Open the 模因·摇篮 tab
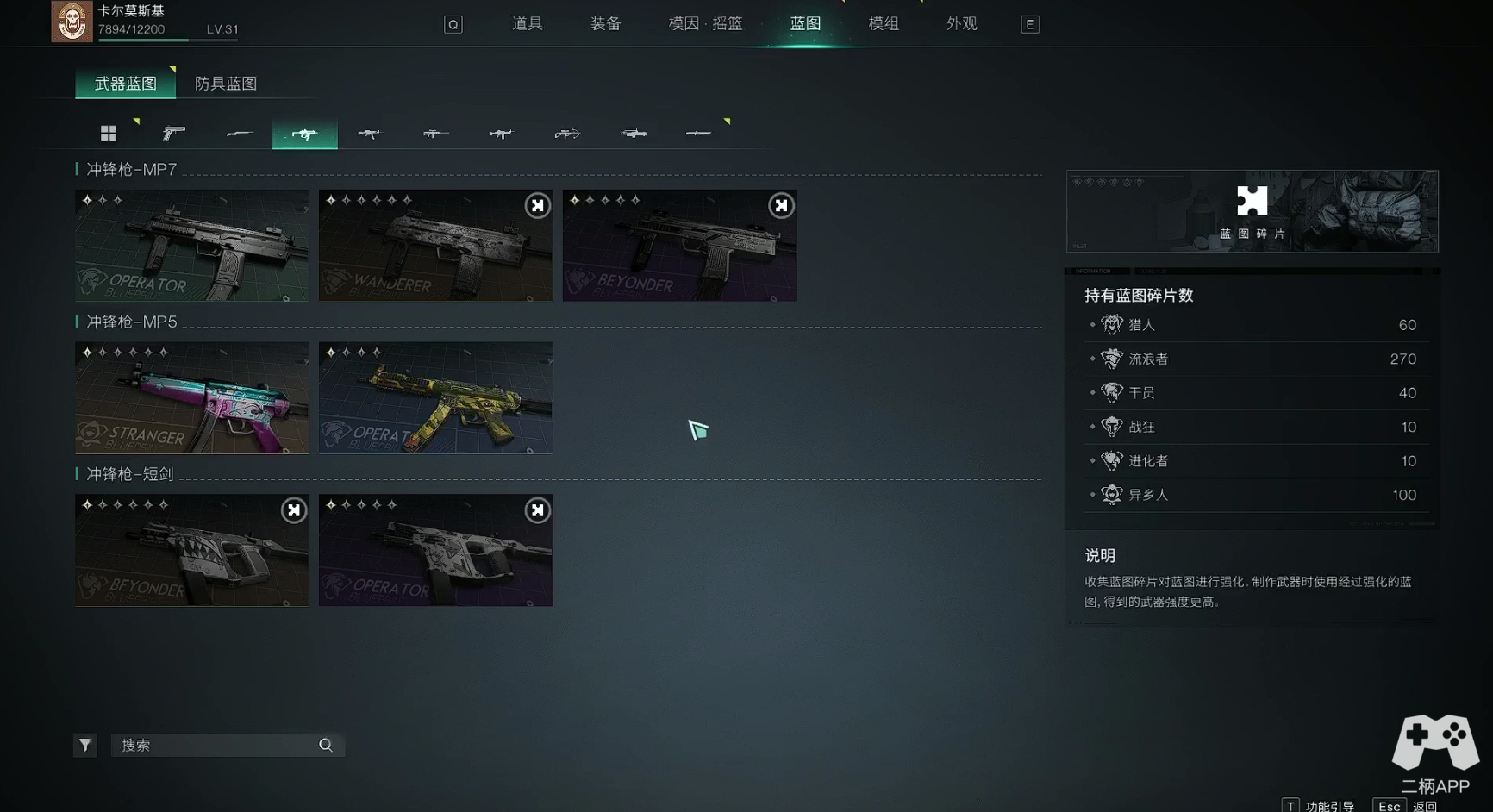This screenshot has width=1493, height=812. click(705, 24)
